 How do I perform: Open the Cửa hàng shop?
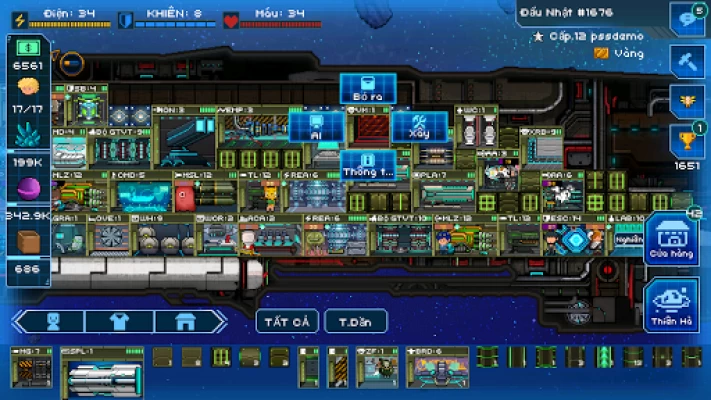671,240
